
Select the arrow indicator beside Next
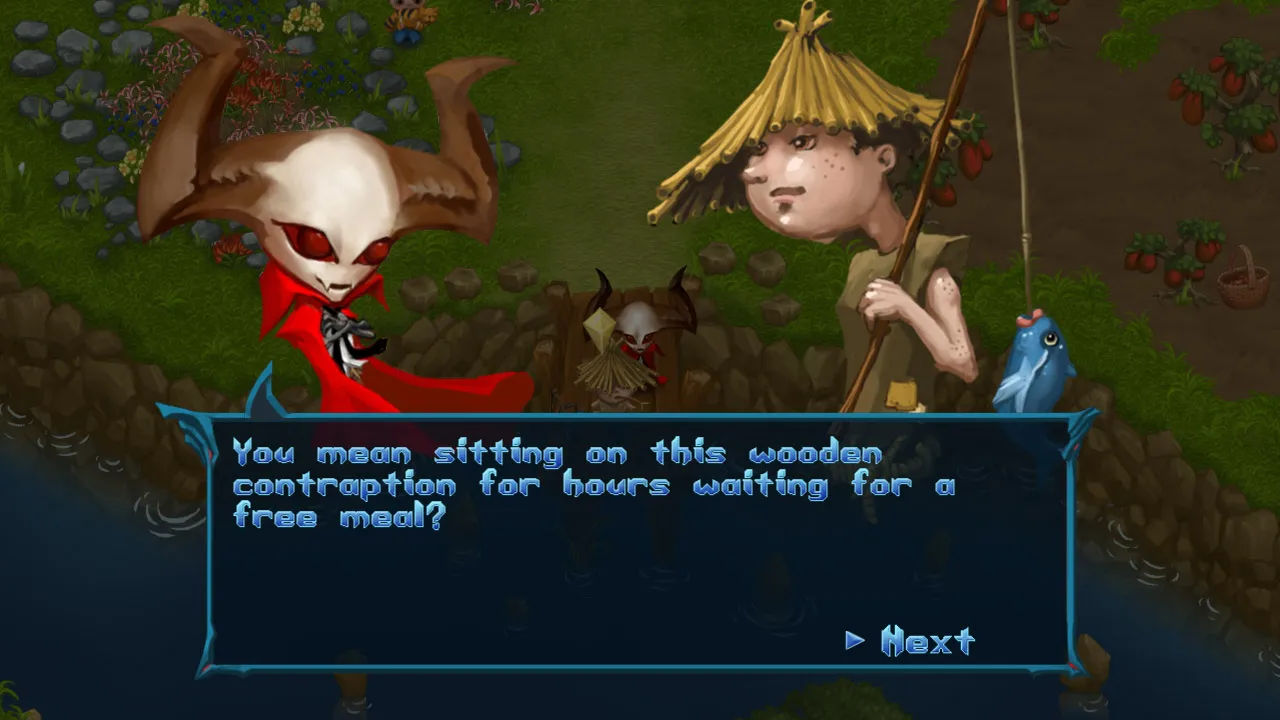pyautogui.click(x=856, y=641)
